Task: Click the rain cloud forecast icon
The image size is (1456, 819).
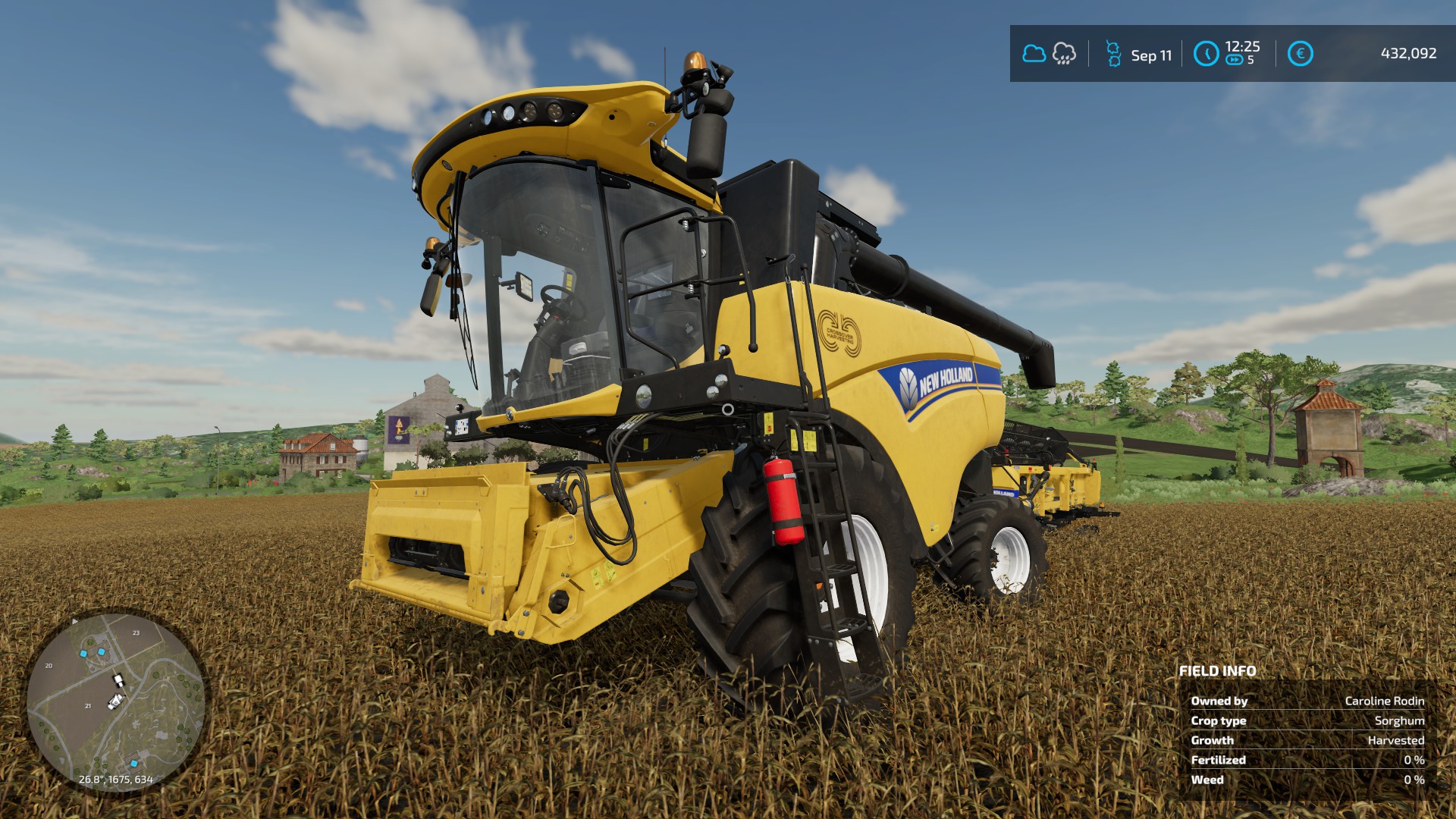Action: pyautogui.click(x=1064, y=54)
